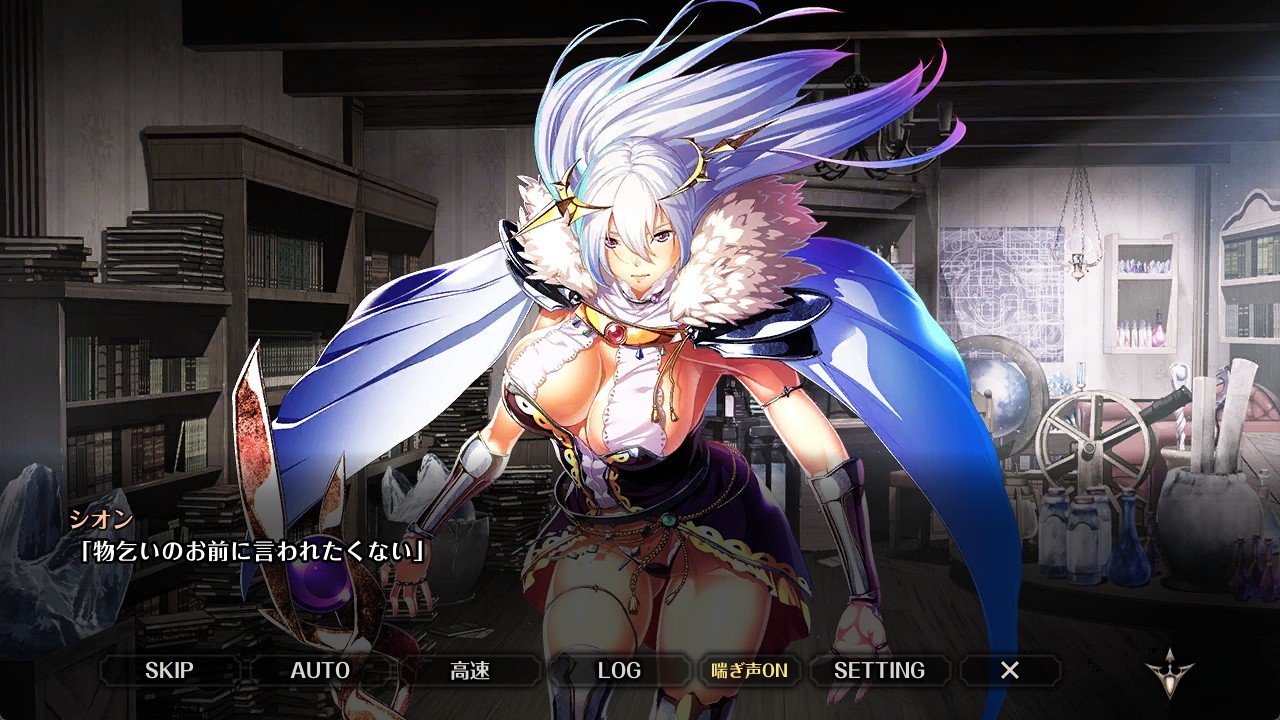Activate the 高速 fast-forward button

point(470,670)
